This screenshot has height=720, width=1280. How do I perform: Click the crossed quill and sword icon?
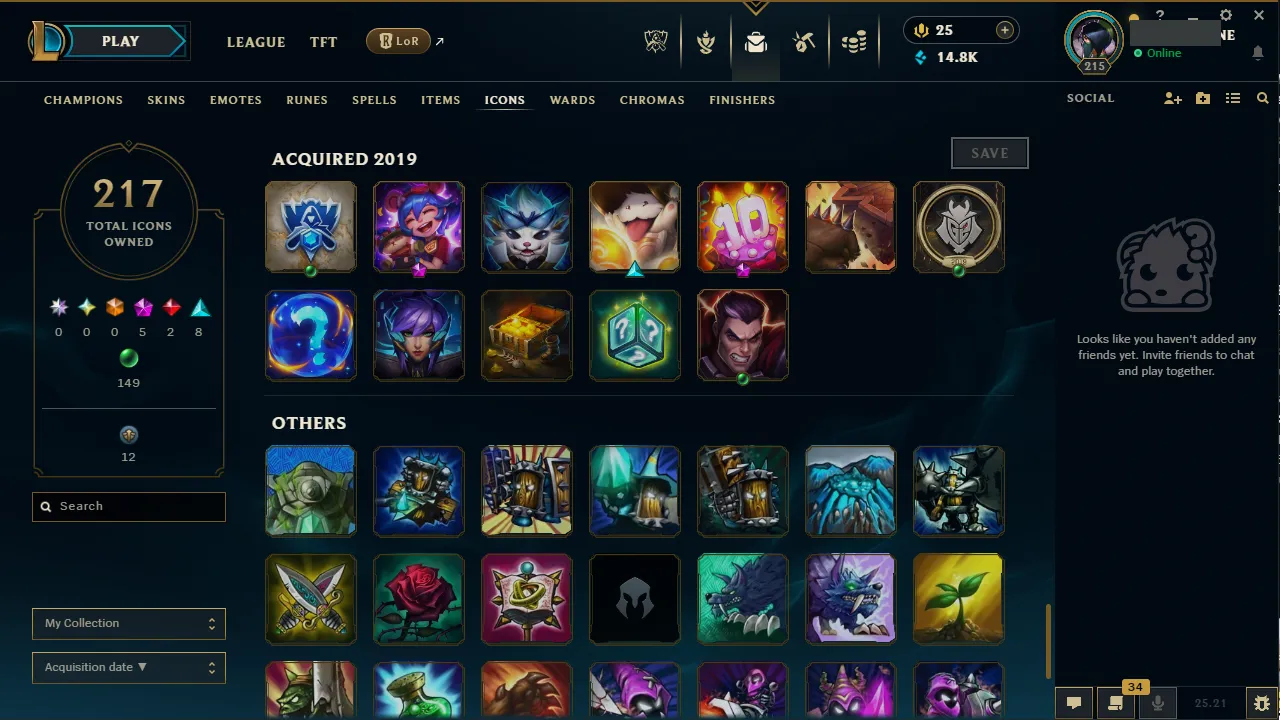pos(805,42)
